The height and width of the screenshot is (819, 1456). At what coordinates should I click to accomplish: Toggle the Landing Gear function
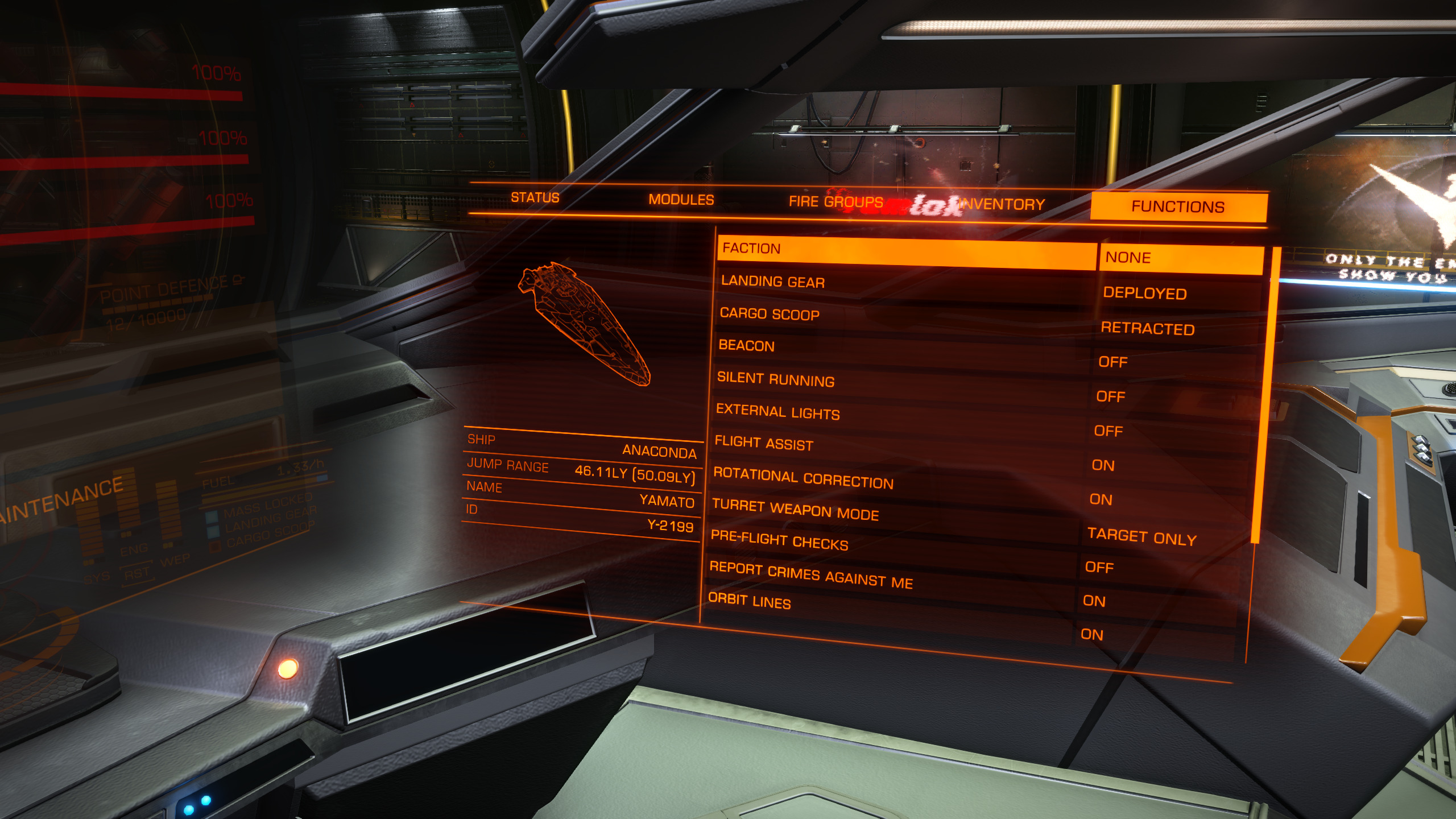tap(904, 283)
